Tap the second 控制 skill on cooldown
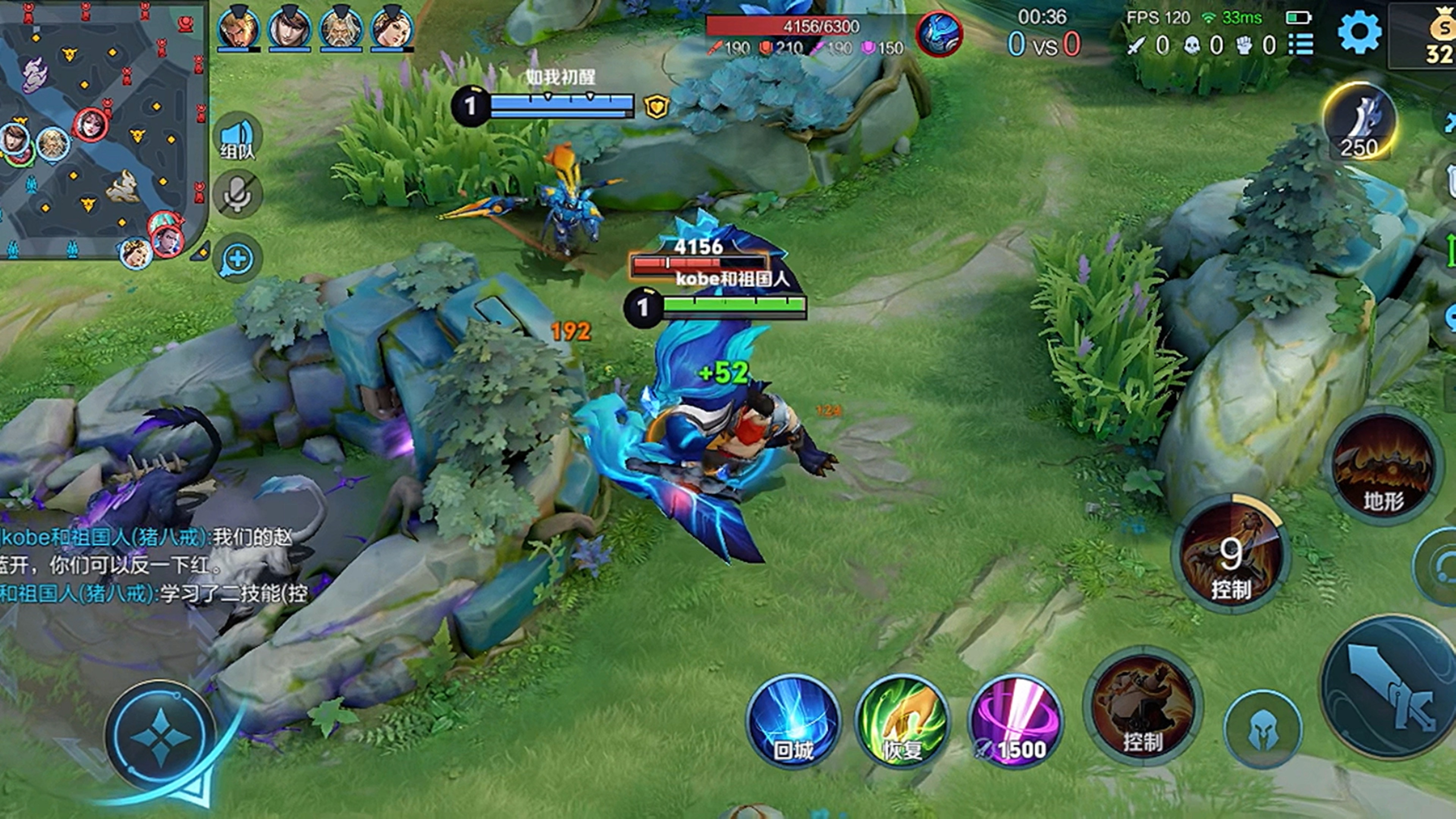The image size is (1456, 819). [1230, 555]
